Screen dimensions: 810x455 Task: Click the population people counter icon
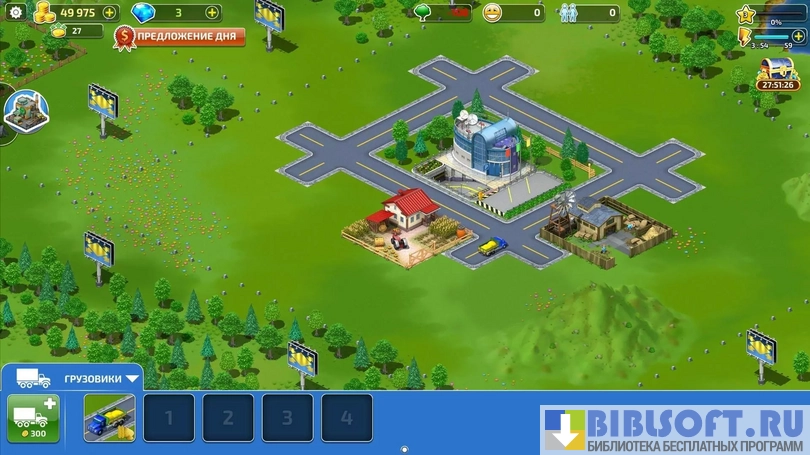(567, 13)
